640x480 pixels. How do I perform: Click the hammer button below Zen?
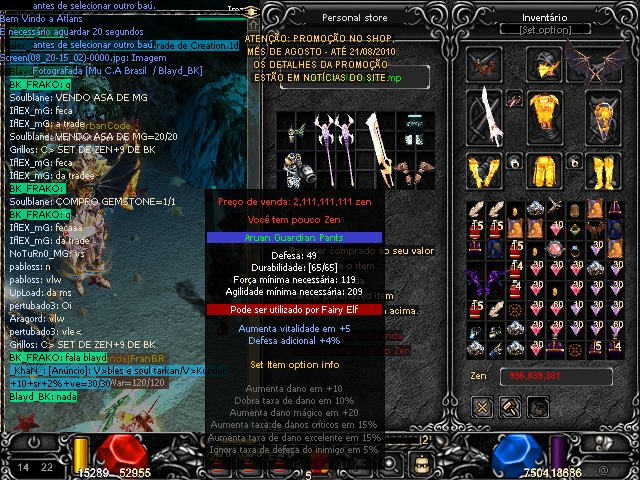[x=510, y=406]
